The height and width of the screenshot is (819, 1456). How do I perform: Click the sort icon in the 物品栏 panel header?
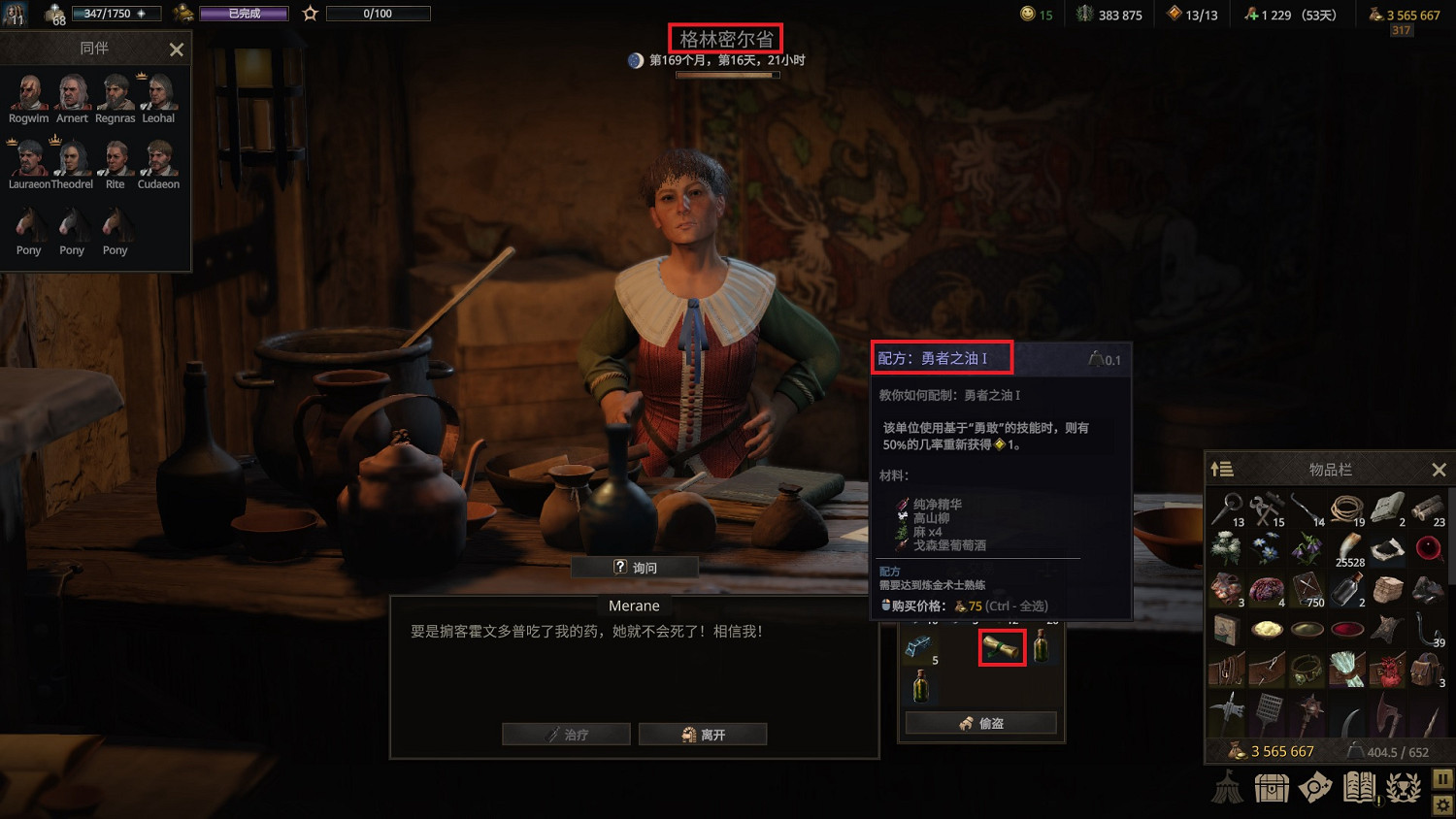[1222, 470]
